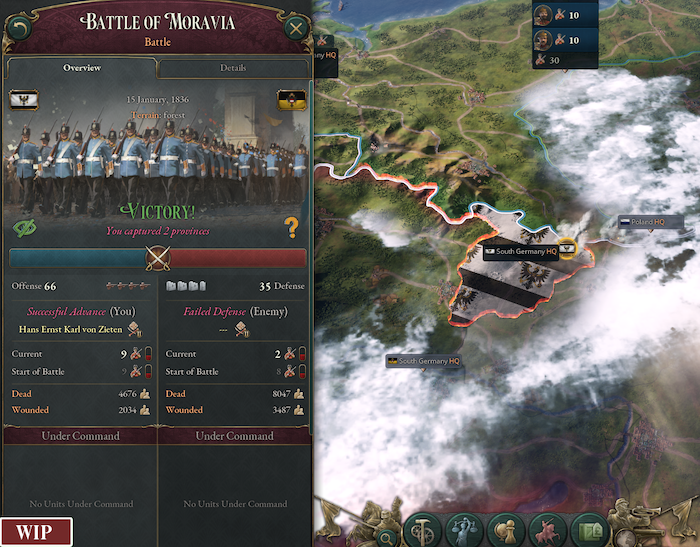Click the Austrian flag on the battle panel
Image resolution: width=700 pixels, height=547 pixels.
(290, 100)
